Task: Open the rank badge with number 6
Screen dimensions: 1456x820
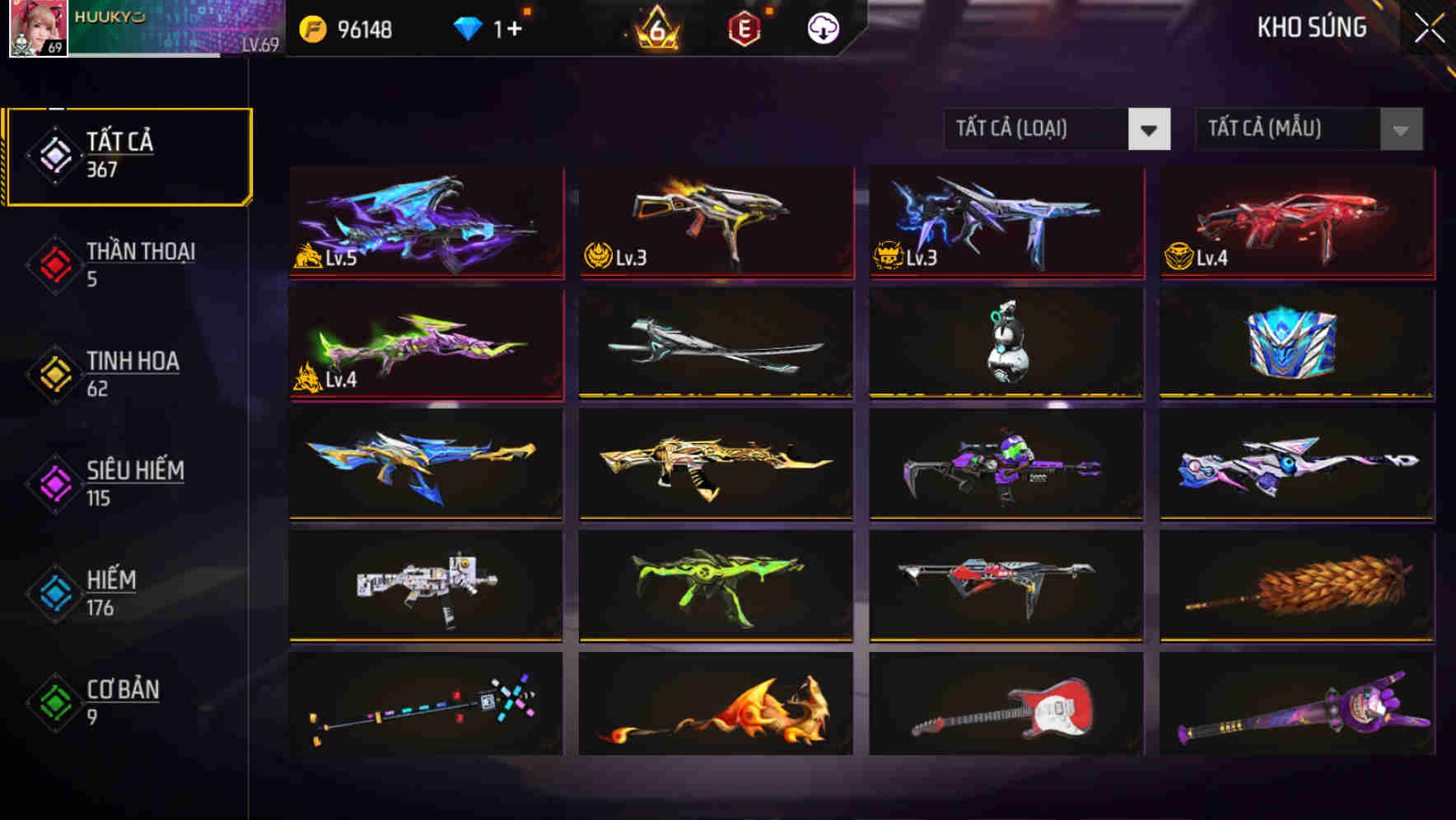Action: click(x=655, y=26)
